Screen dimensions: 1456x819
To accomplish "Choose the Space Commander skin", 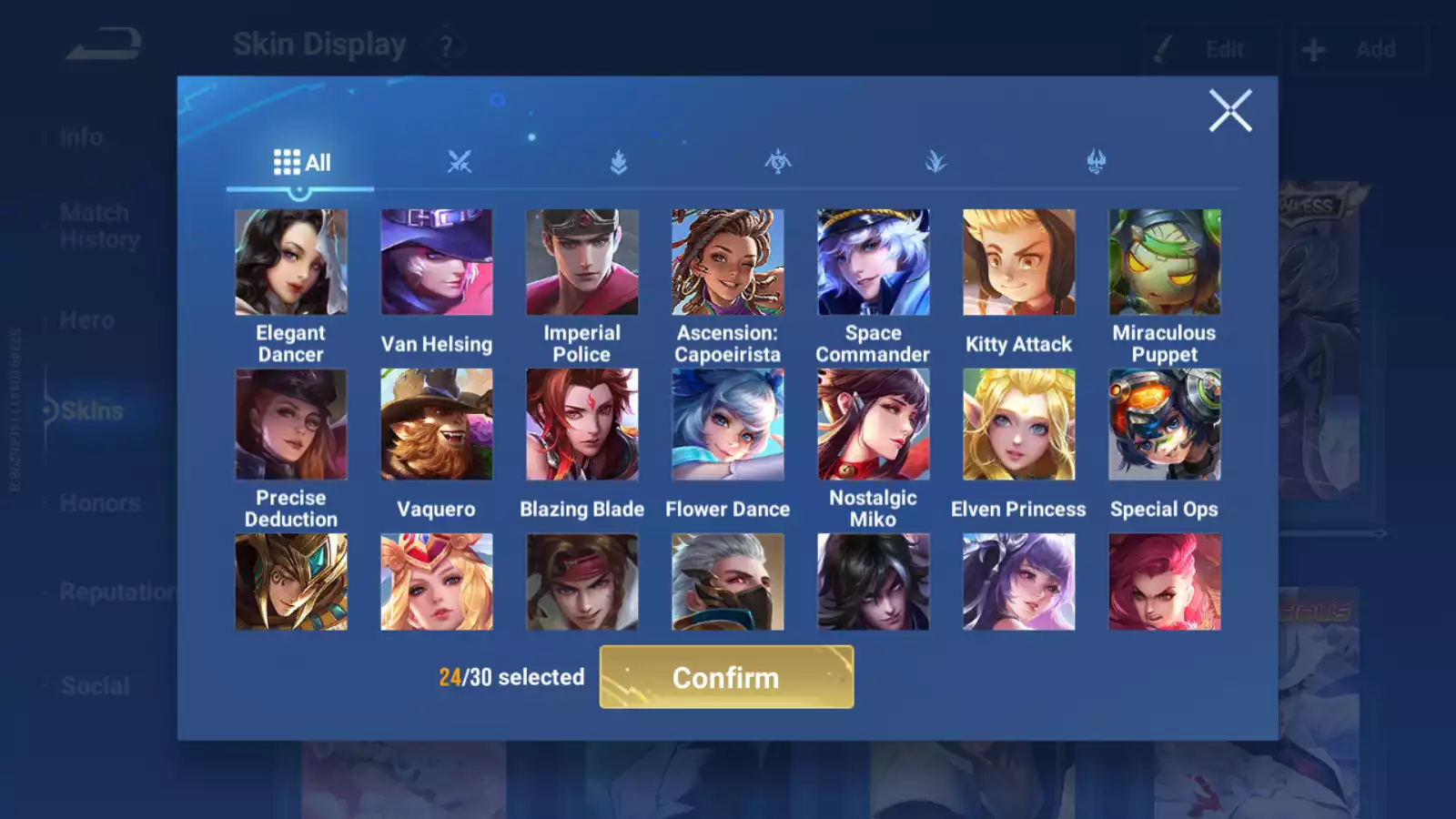I will 874,263.
